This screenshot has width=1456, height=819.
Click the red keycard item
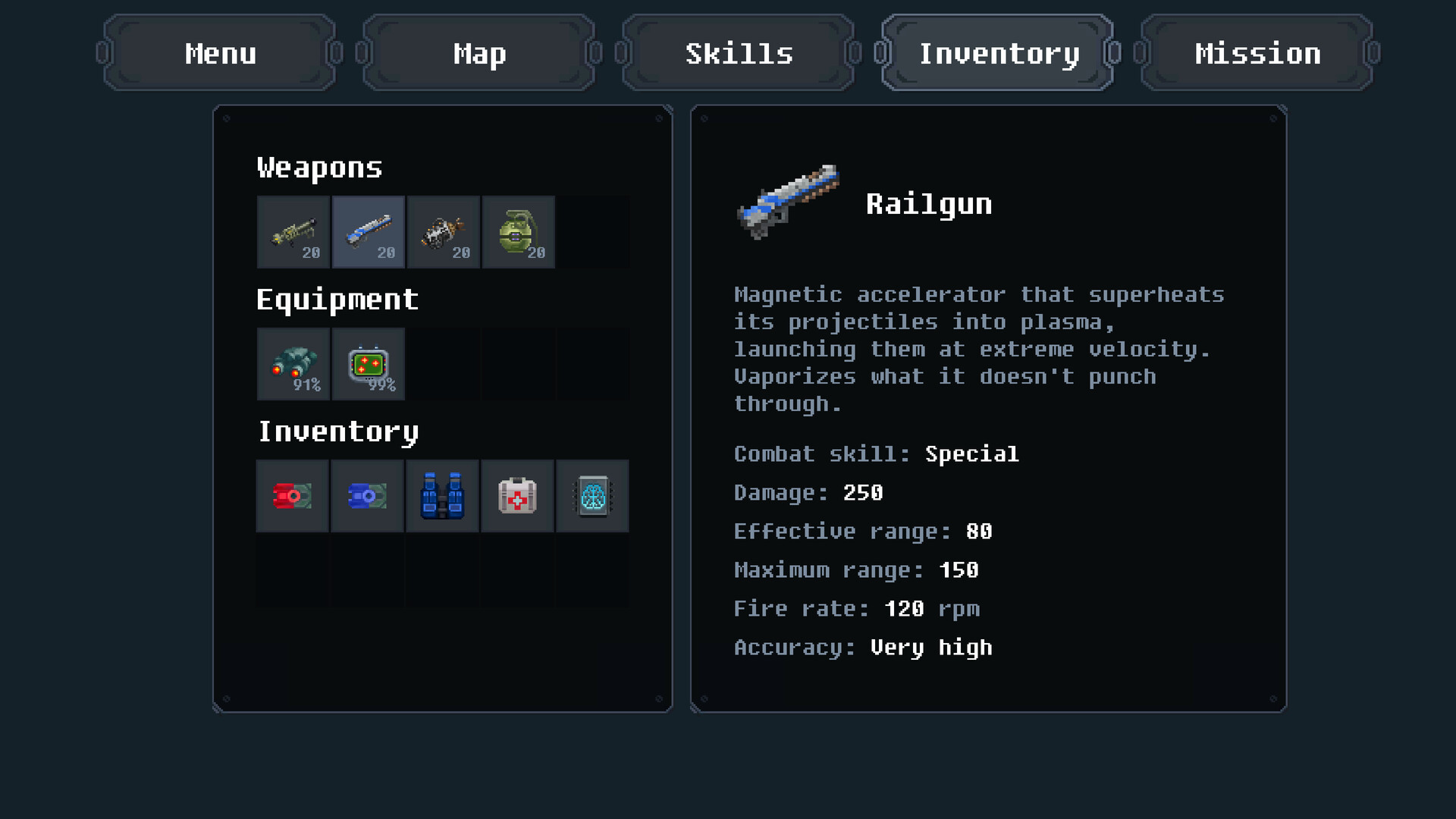coord(293,496)
